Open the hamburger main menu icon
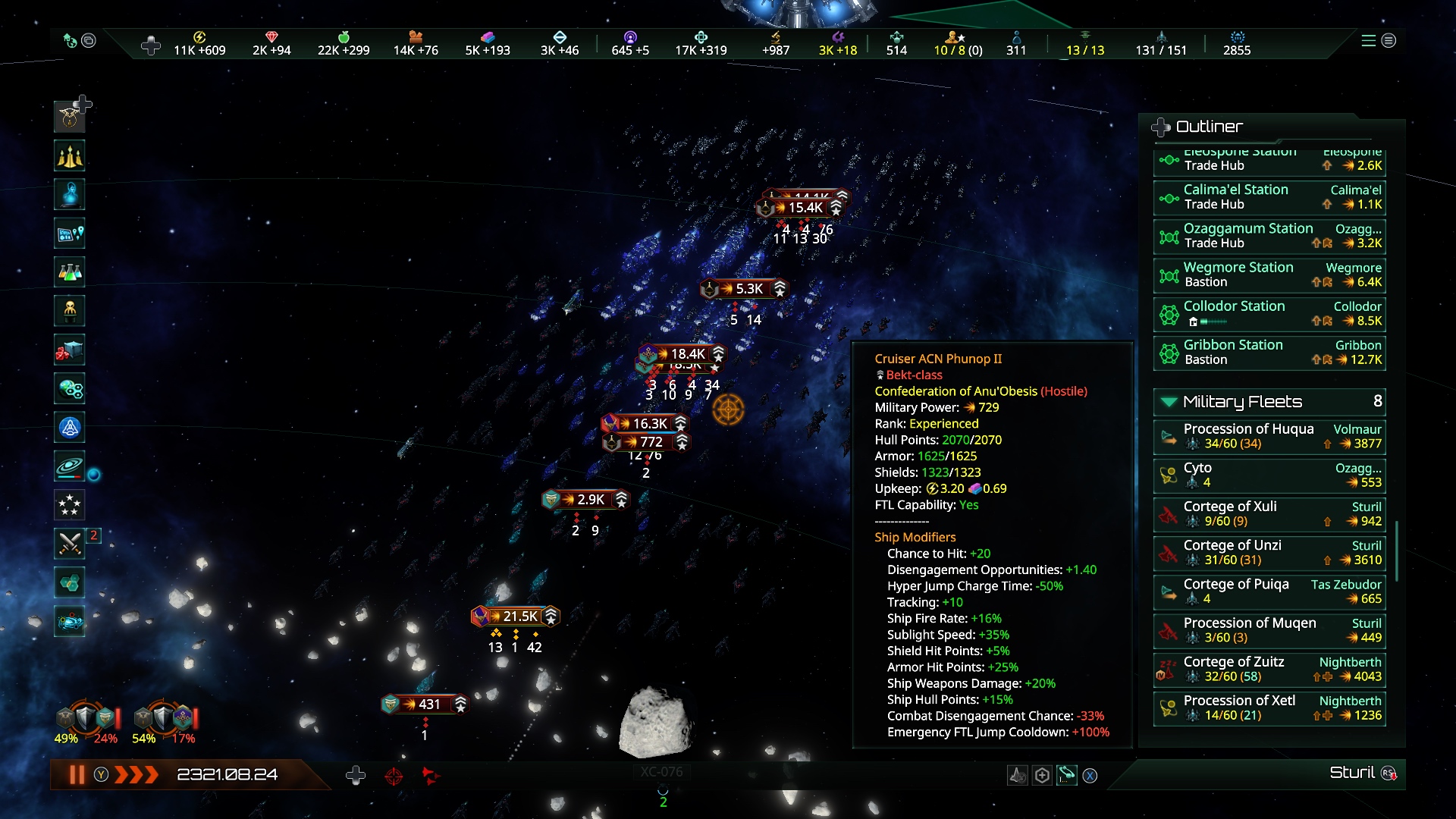Image resolution: width=1456 pixels, height=819 pixels. pyautogui.click(x=1368, y=41)
